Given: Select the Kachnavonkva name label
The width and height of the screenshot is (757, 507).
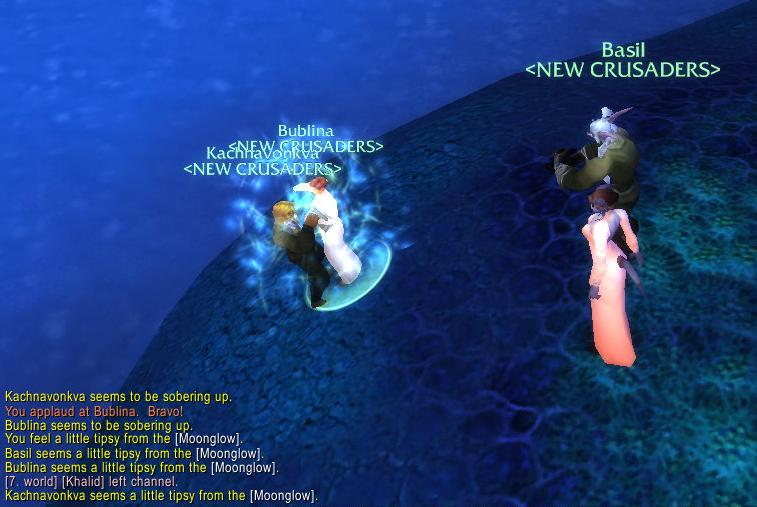Looking at the screenshot, I should point(262,153).
